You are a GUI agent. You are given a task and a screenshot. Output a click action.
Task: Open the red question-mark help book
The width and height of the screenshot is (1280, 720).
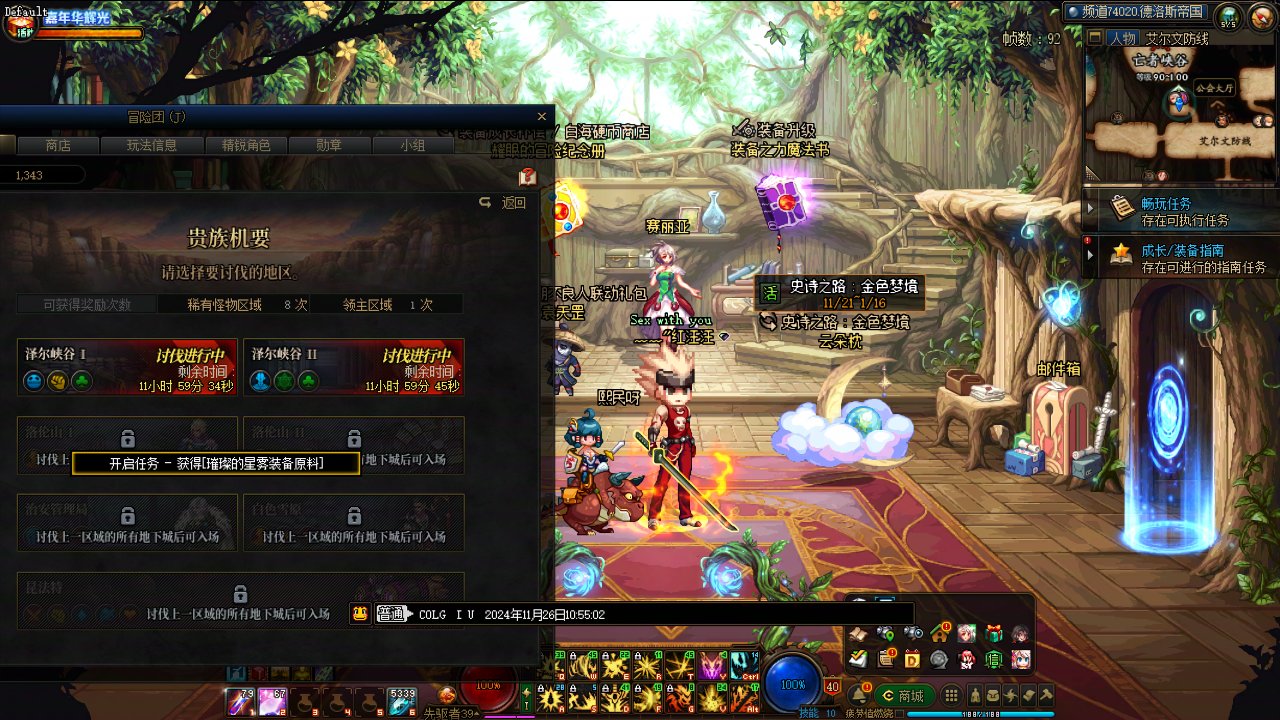pos(528,177)
